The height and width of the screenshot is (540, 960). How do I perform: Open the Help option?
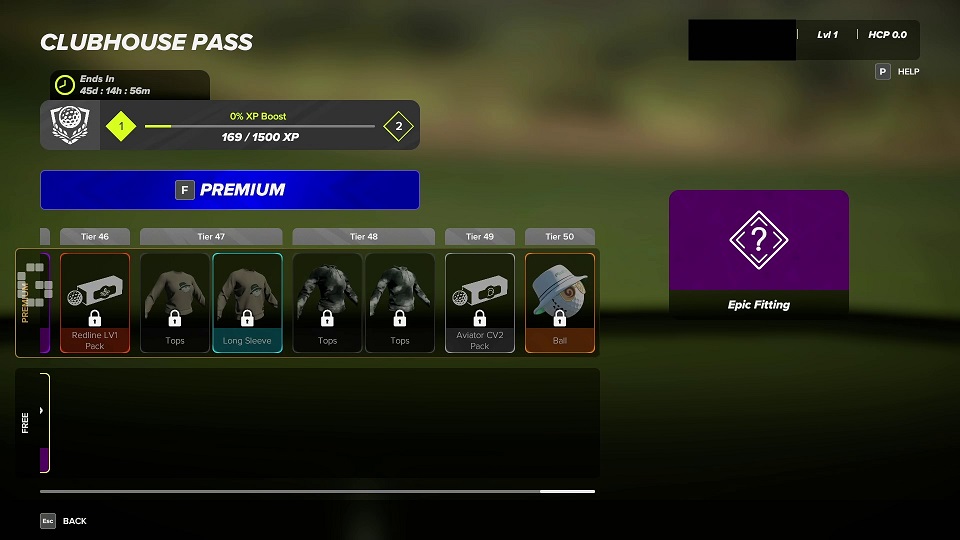click(x=897, y=72)
